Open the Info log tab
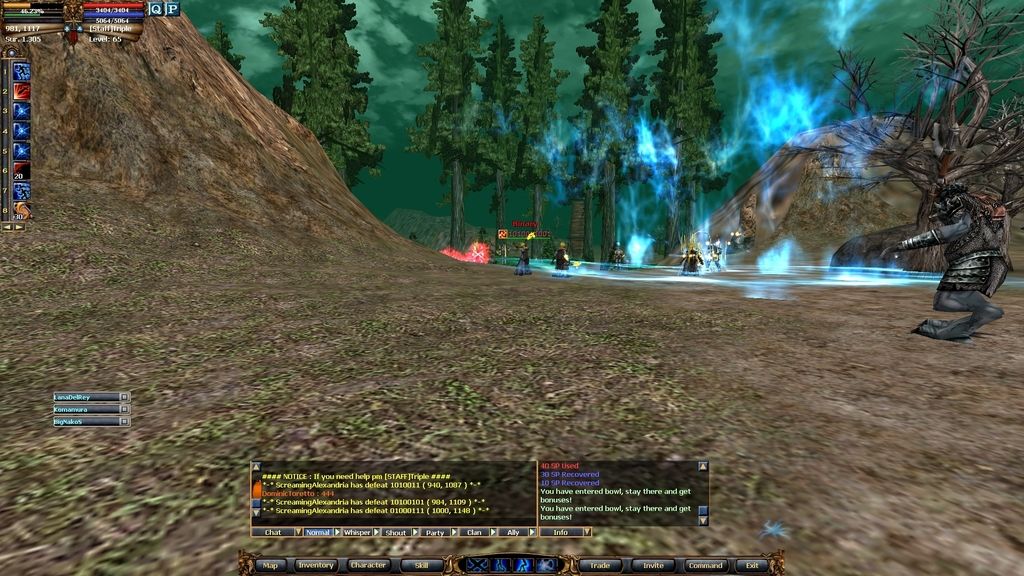This screenshot has height=576, width=1024. [x=561, y=532]
